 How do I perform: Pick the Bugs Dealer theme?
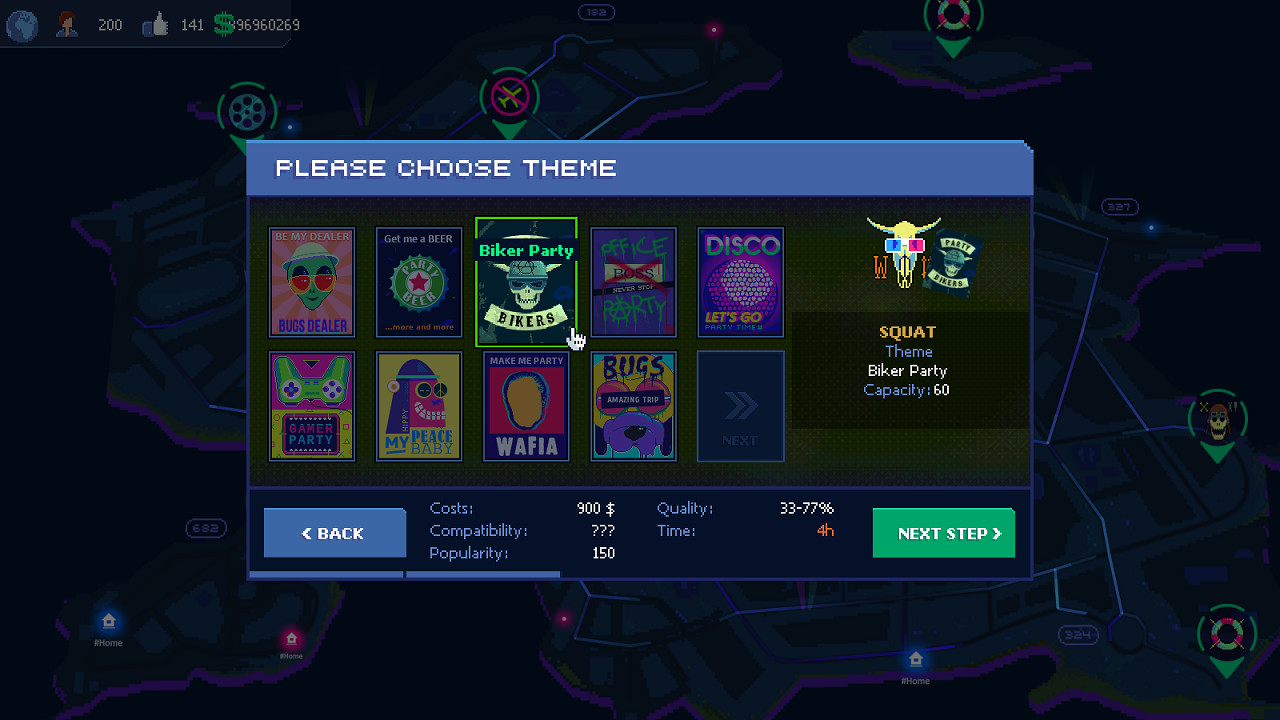tap(312, 282)
